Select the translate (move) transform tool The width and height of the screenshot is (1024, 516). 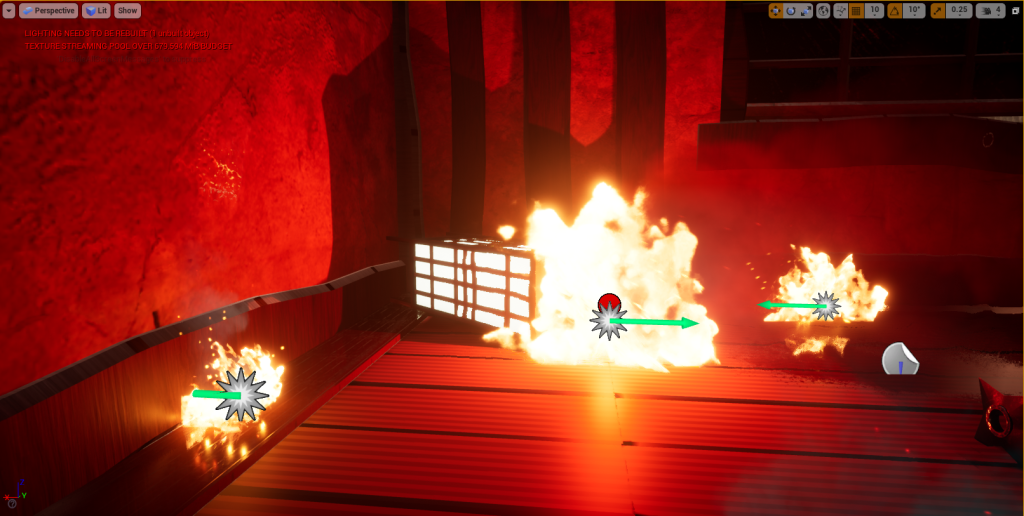[776, 10]
